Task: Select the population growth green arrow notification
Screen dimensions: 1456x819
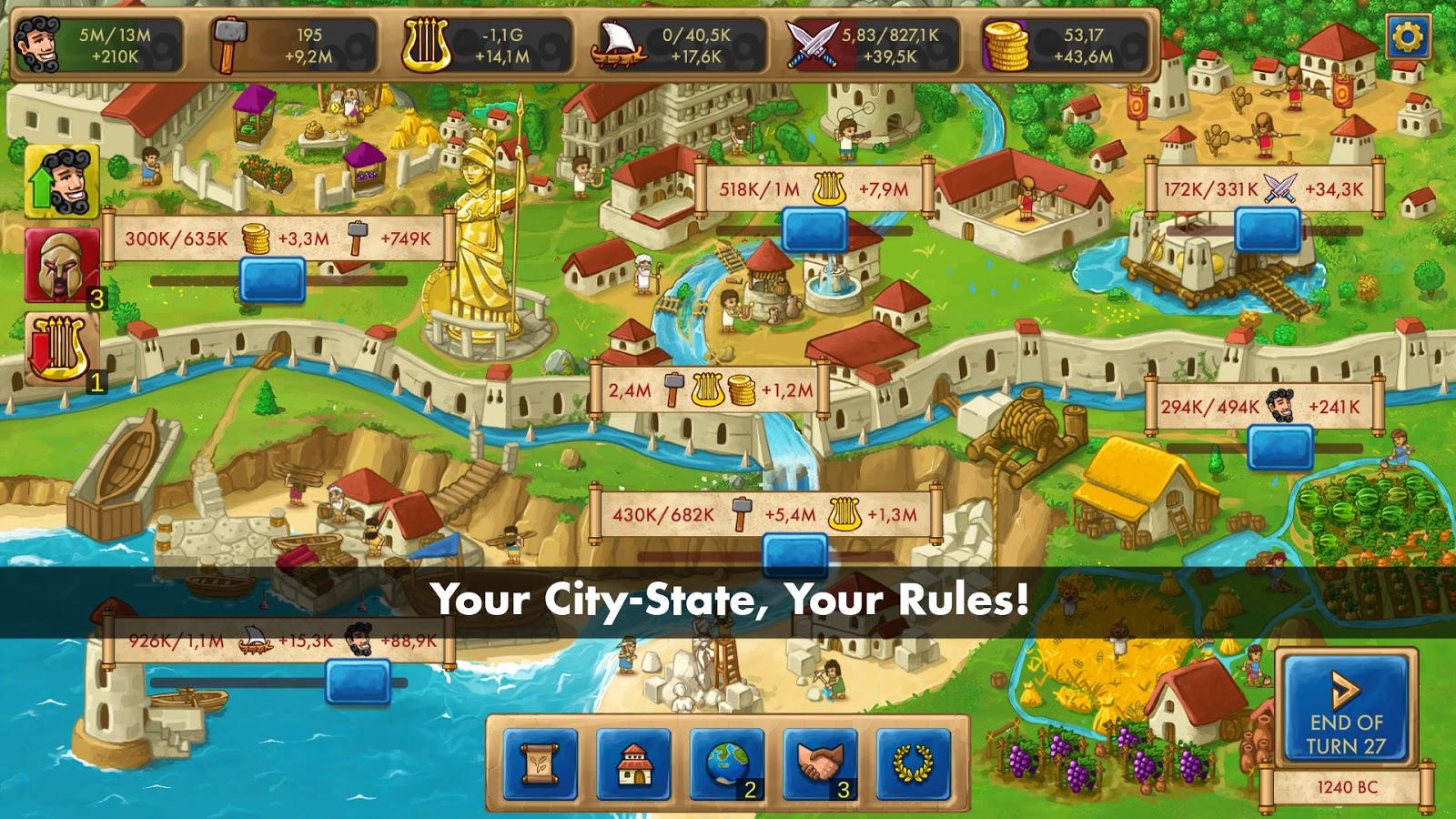Action: pos(62,182)
